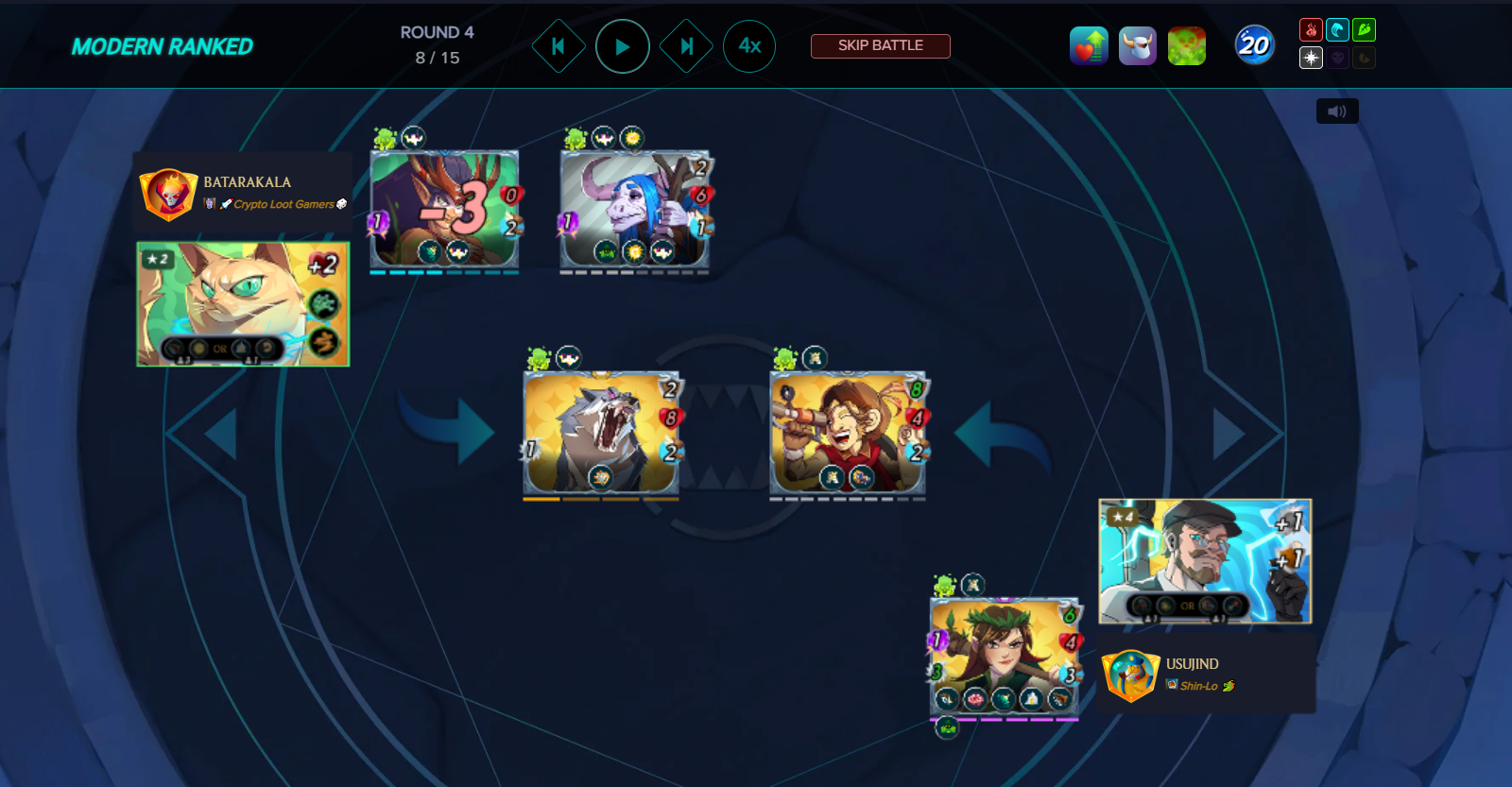Inspect the telescope scout monster card

click(847, 433)
